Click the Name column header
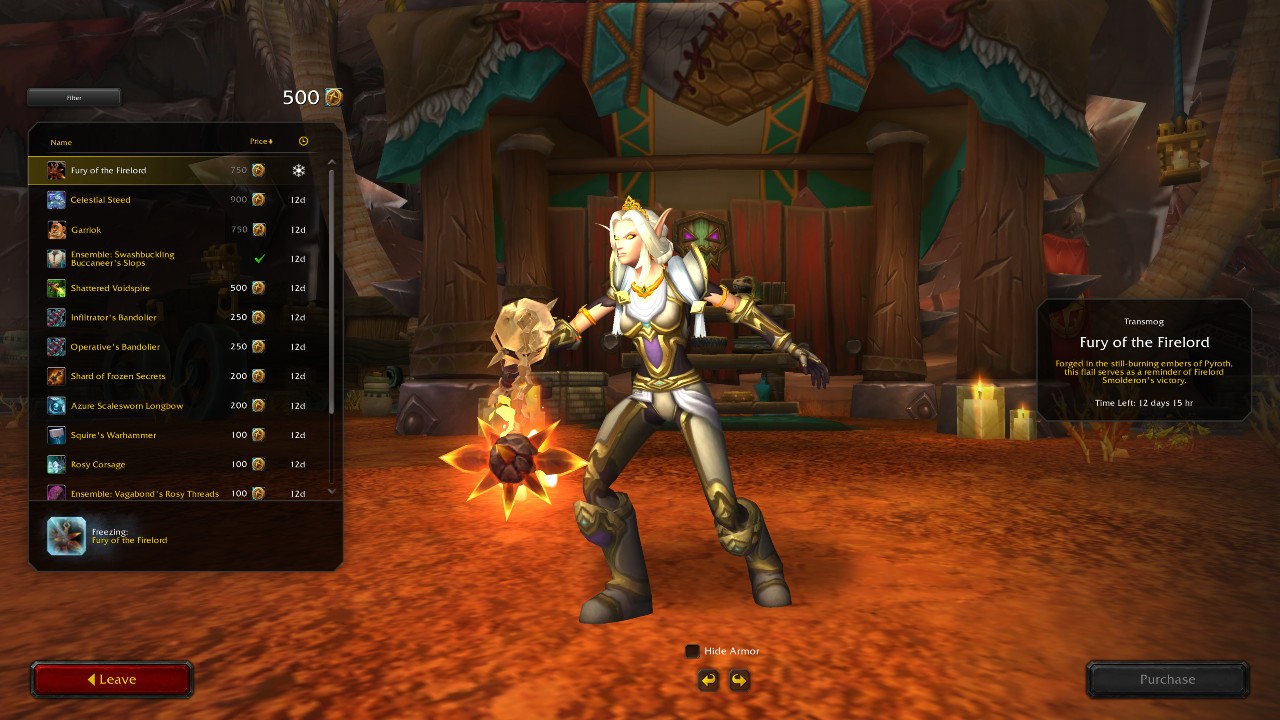1280x720 pixels. [x=61, y=142]
